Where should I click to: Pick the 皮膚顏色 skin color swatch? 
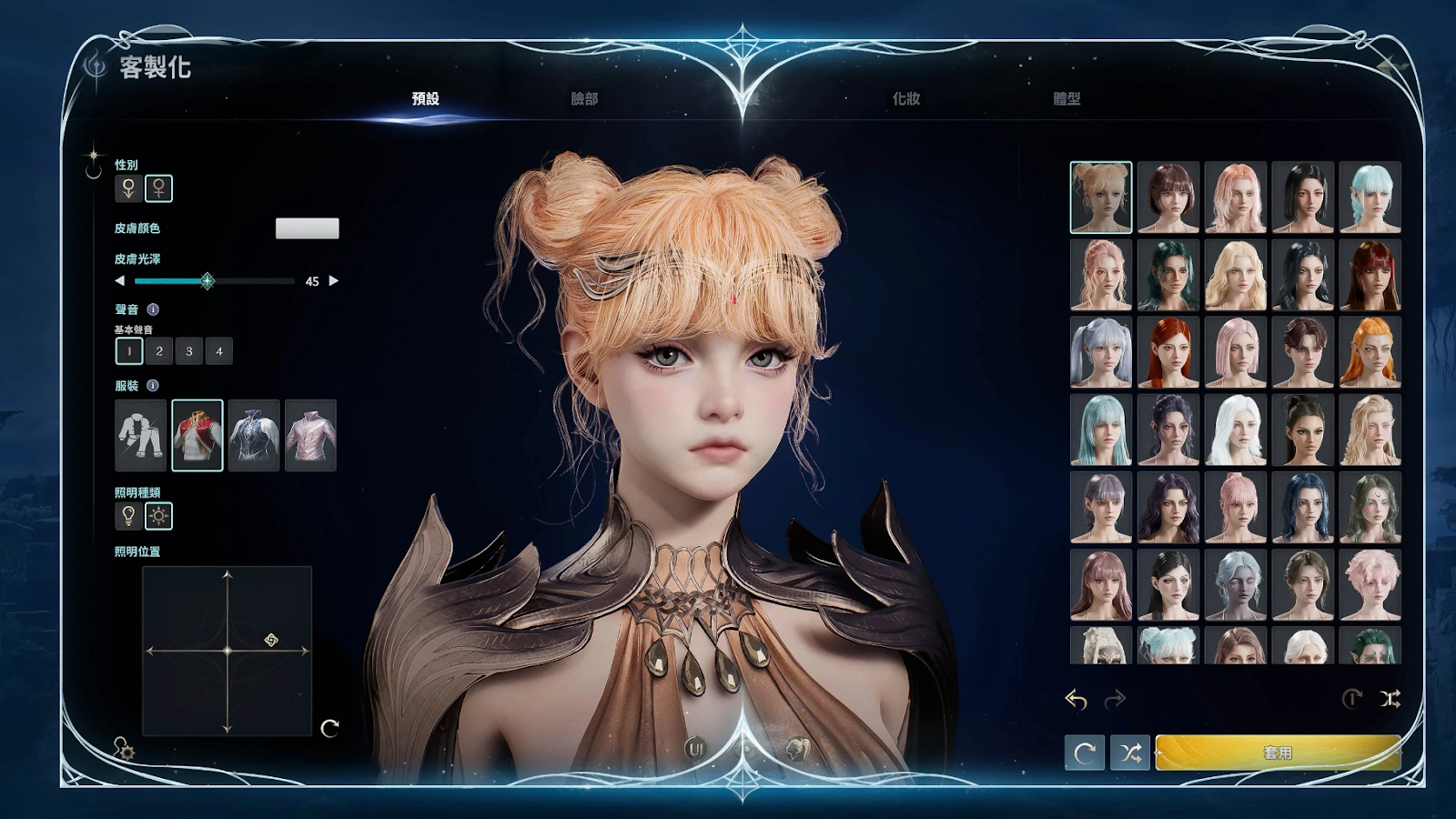tap(307, 228)
